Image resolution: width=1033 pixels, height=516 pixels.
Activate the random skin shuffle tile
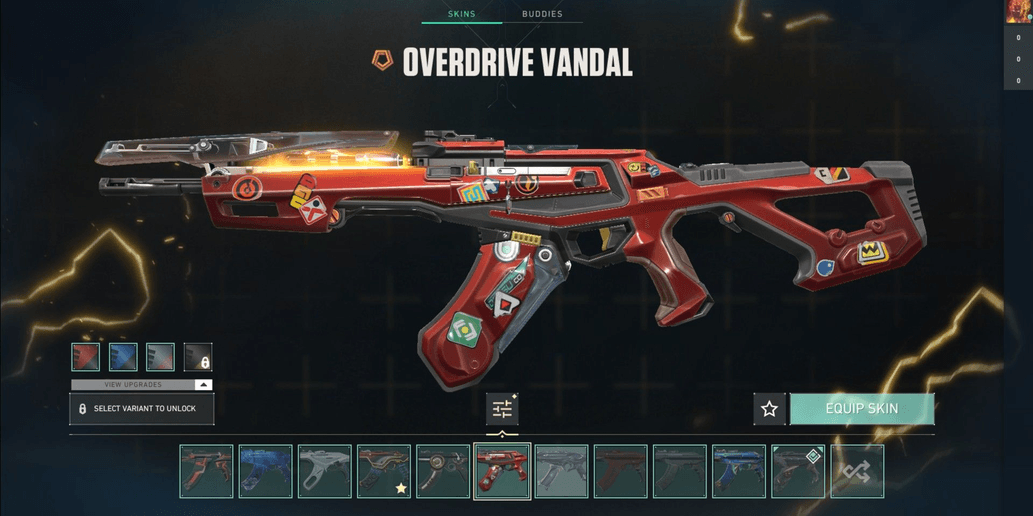click(857, 471)
